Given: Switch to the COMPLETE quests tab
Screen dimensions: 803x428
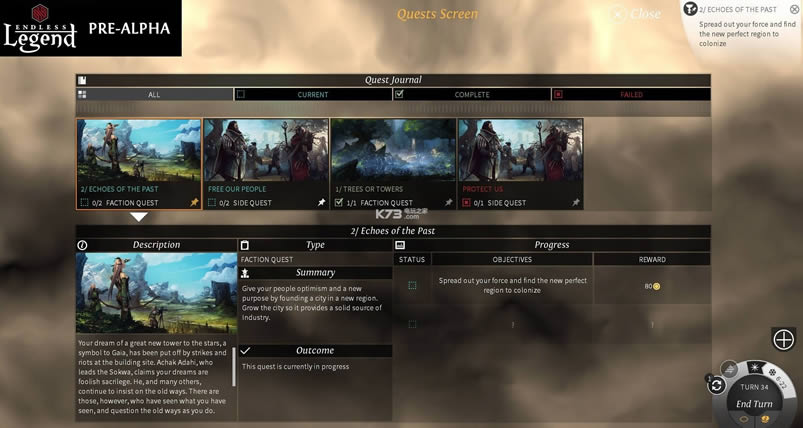Looking at the screenshot, I should pyautogui.click(x=471, y=95).
